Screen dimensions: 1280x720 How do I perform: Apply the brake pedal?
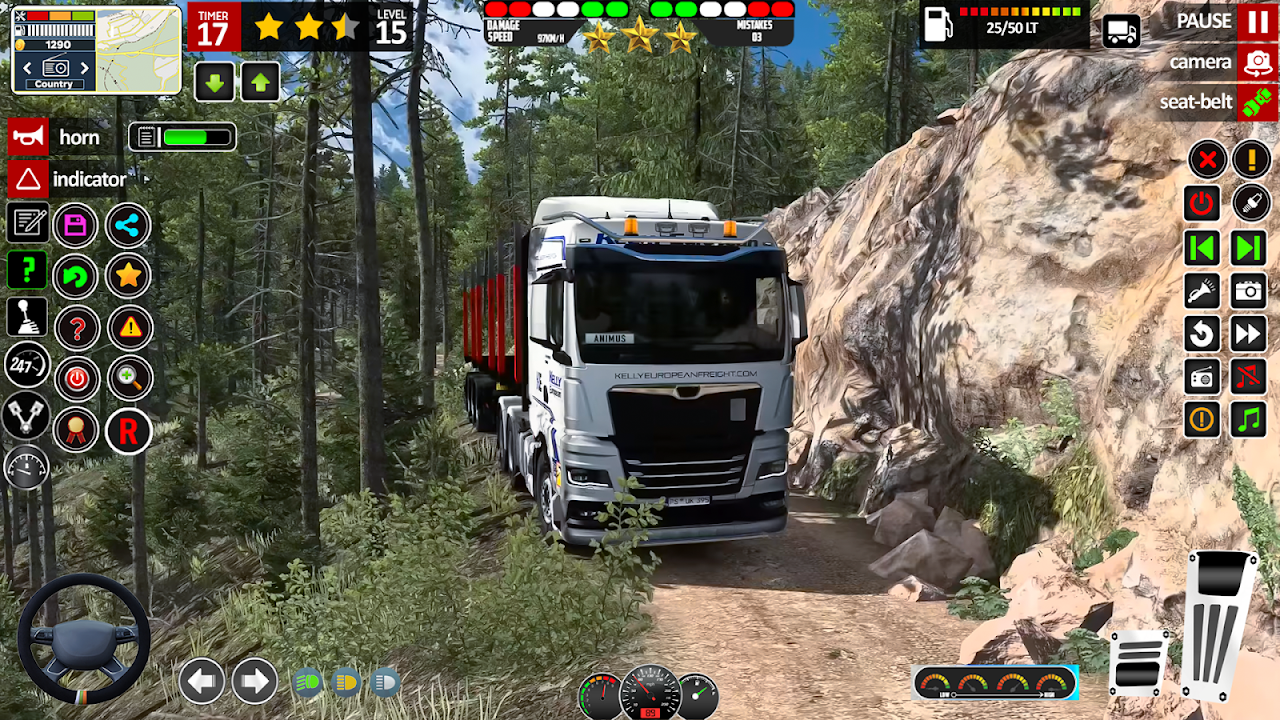1139,662
